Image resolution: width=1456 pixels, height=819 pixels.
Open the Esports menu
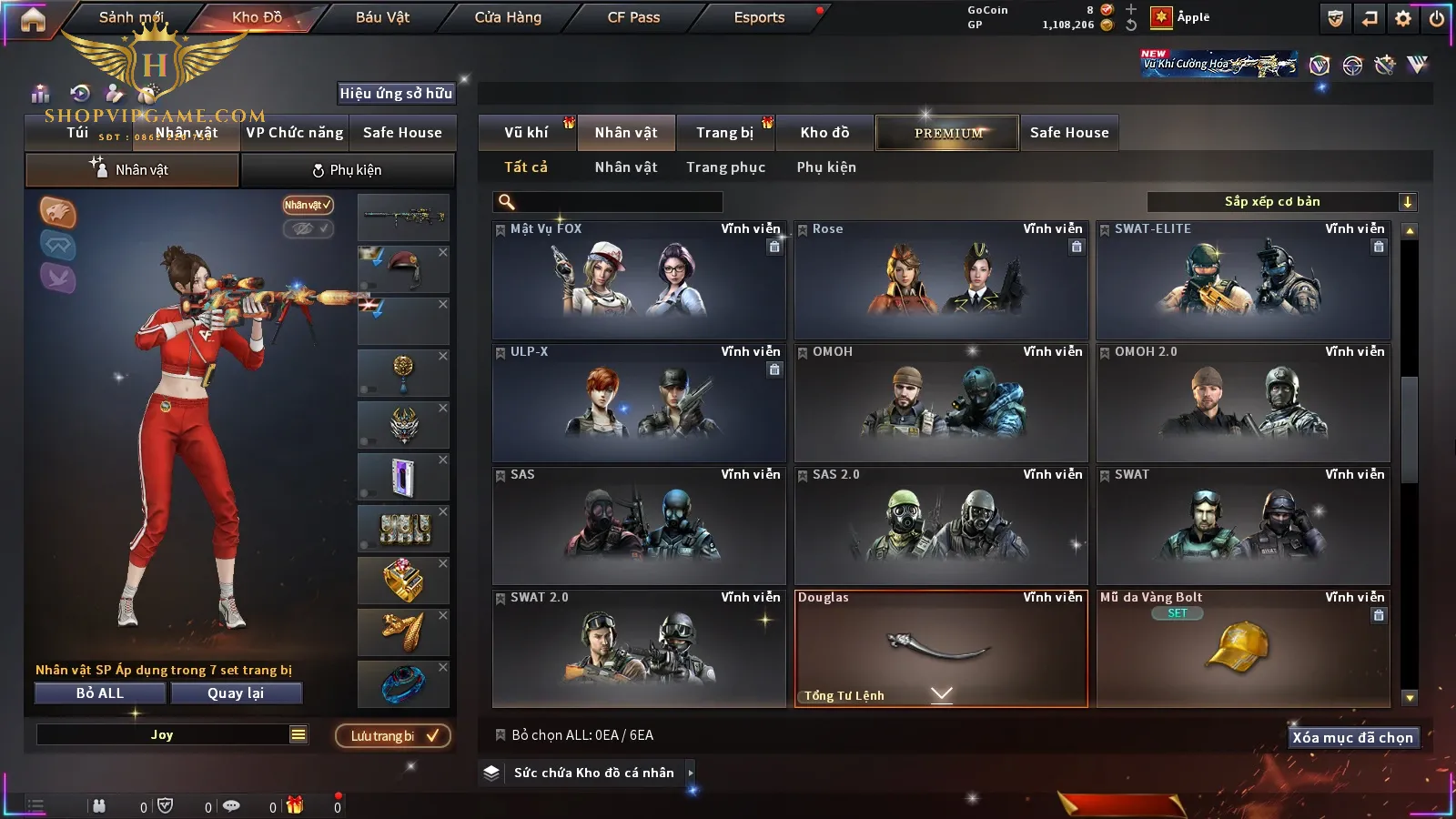click(x=759, y=17)
